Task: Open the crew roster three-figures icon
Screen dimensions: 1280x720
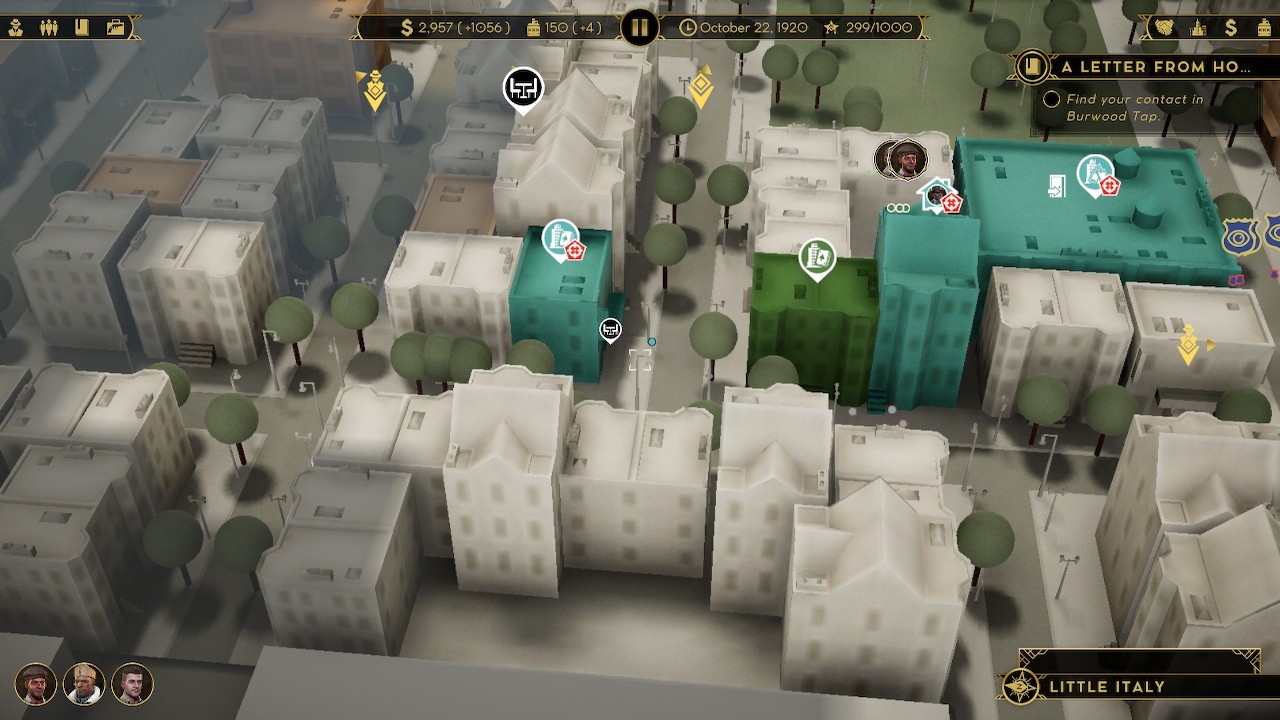Action: coord(48,27)
